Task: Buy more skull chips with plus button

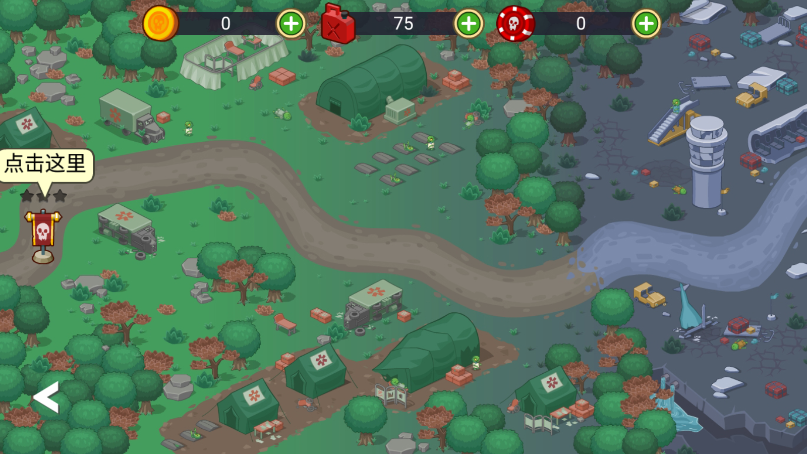Action: pyautogui.click(x=646, y=23)
